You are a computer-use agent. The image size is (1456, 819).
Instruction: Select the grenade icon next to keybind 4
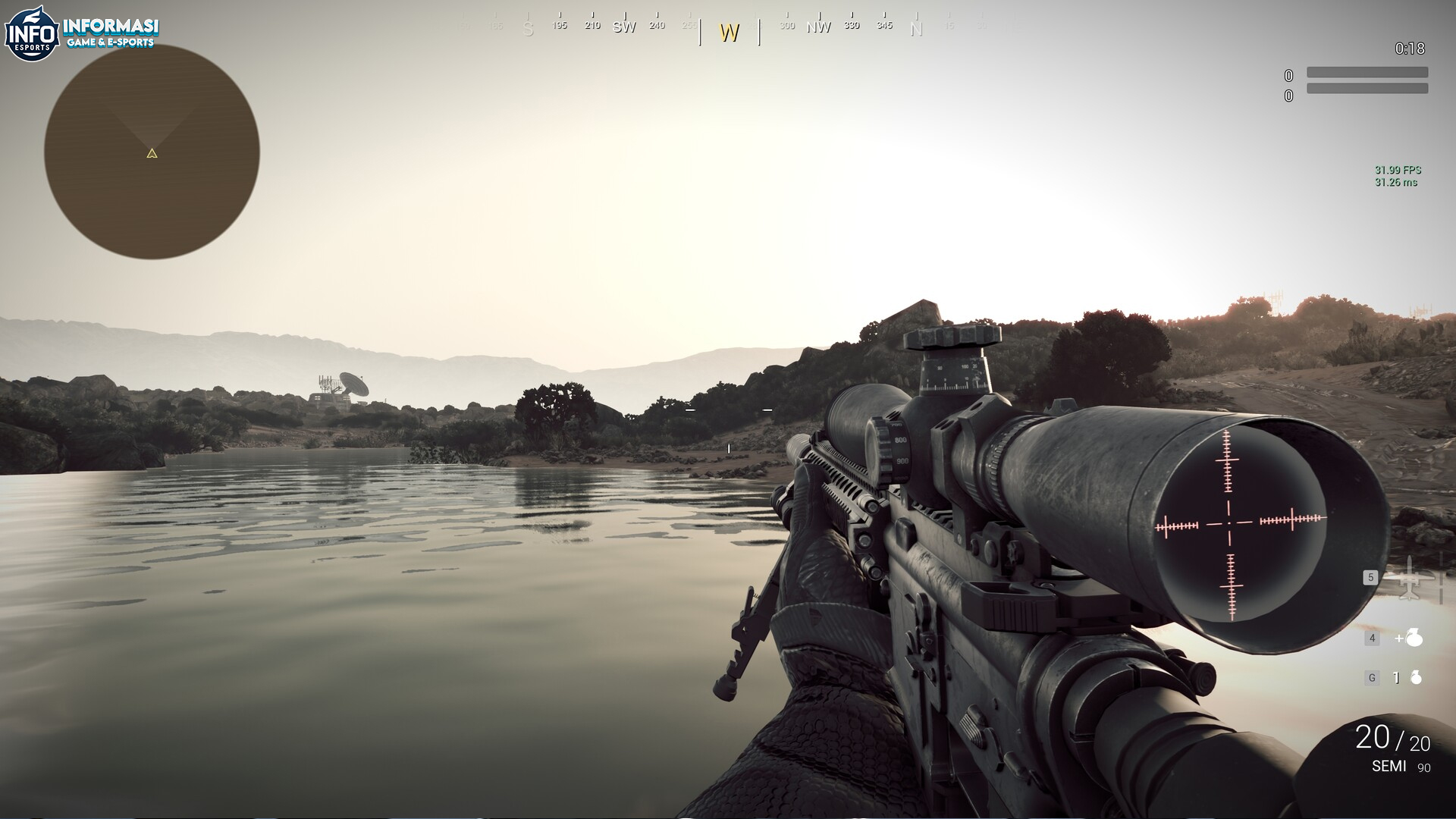(x=1412, y=639)
